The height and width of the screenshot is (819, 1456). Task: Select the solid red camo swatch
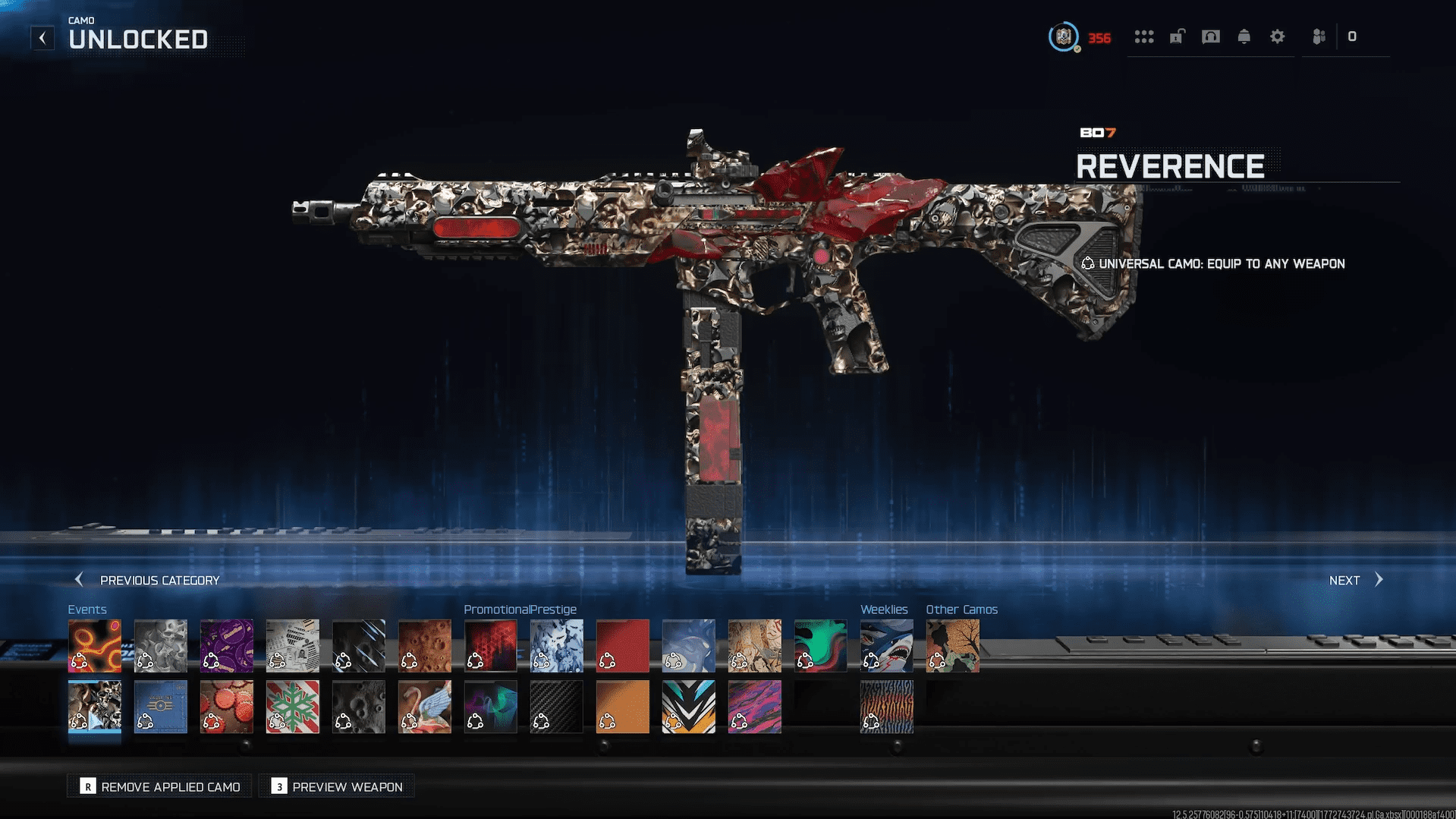[622, 646]
